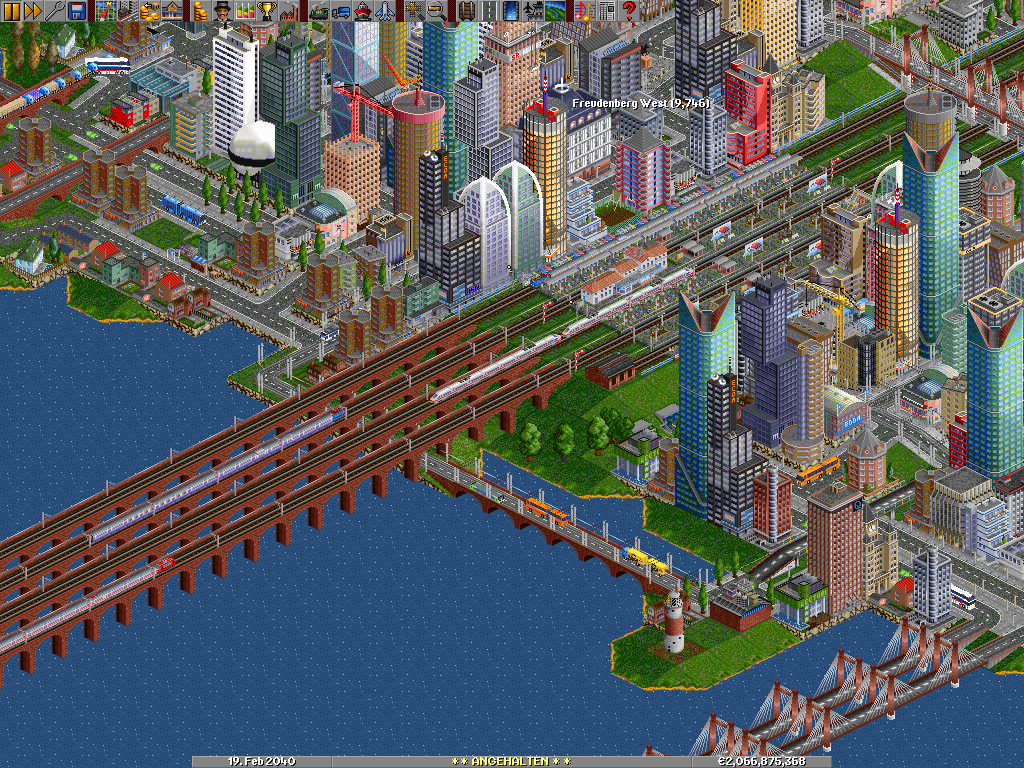Screen dimensions: 1024x768
Task: Show the train list
Action: click(x=318, y=11)
